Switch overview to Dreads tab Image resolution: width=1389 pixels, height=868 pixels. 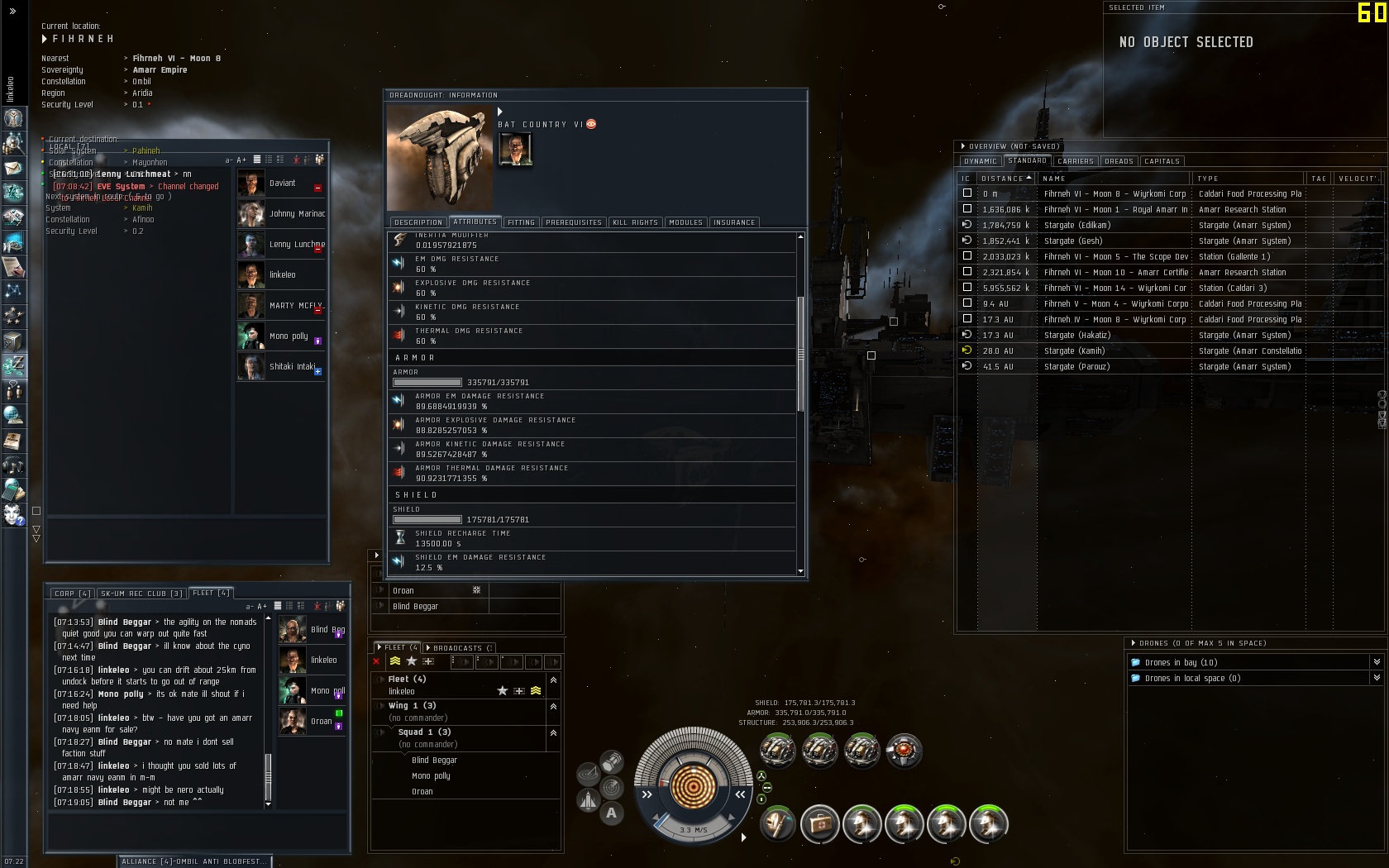[x=1119, y=161]
